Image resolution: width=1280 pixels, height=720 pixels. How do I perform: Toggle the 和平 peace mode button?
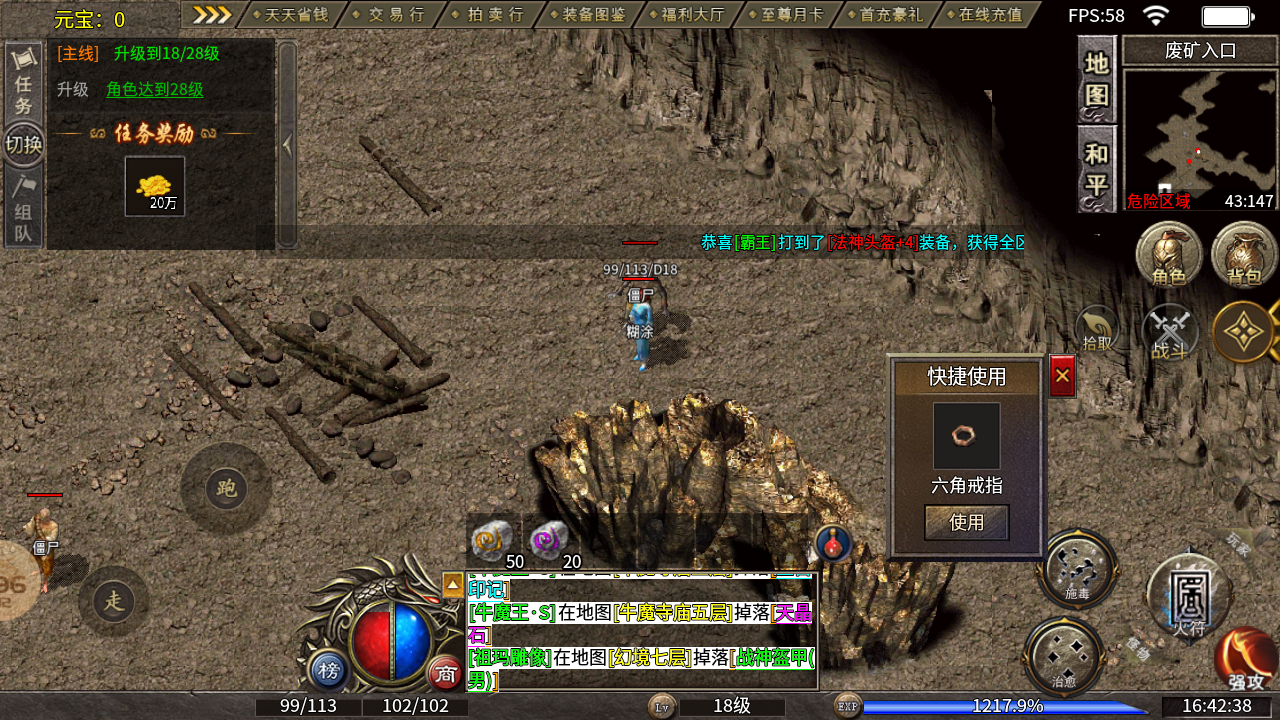coord(1097,169)
